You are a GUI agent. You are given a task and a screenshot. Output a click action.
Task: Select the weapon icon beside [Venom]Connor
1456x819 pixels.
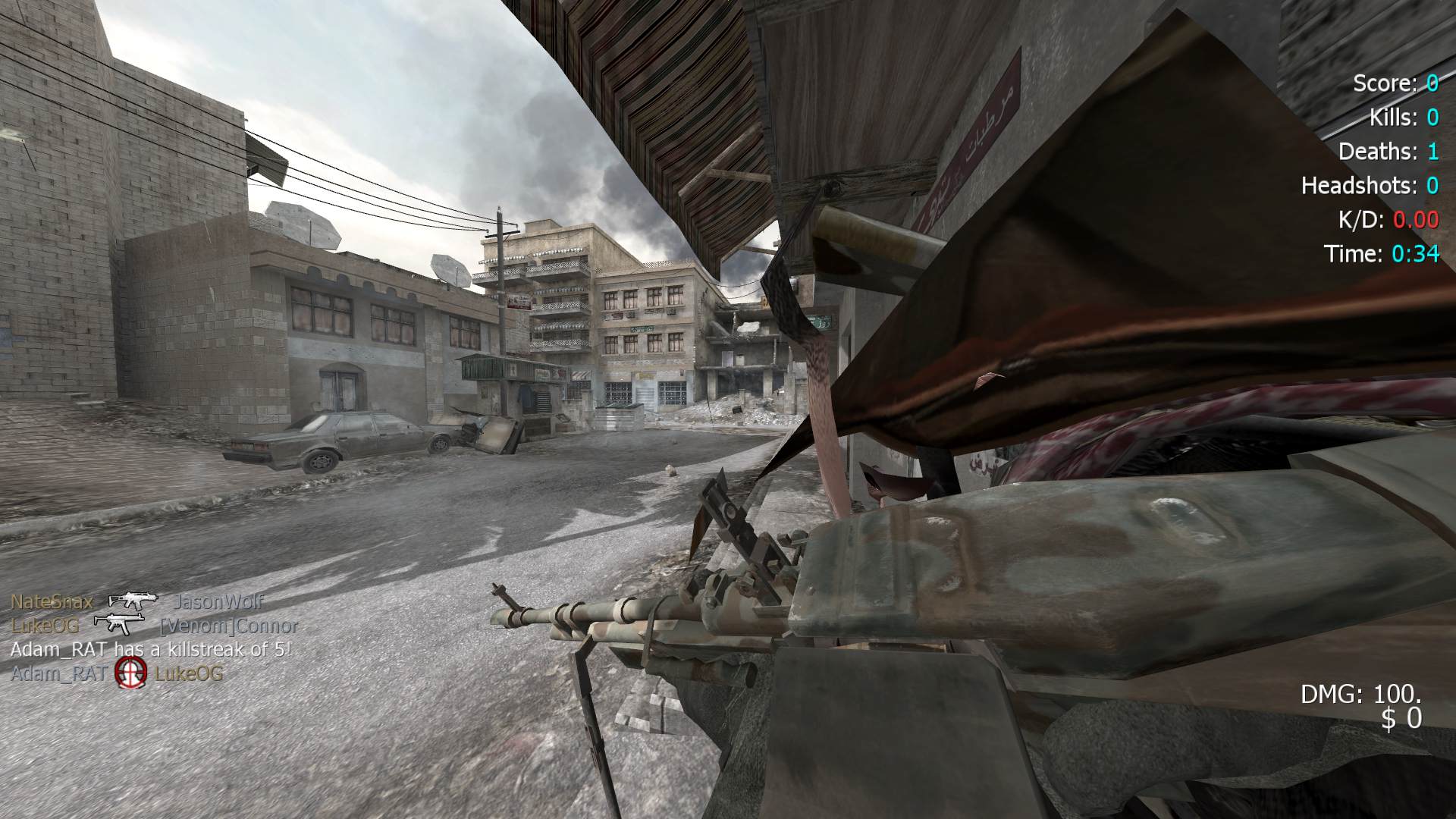coord(119,624)
